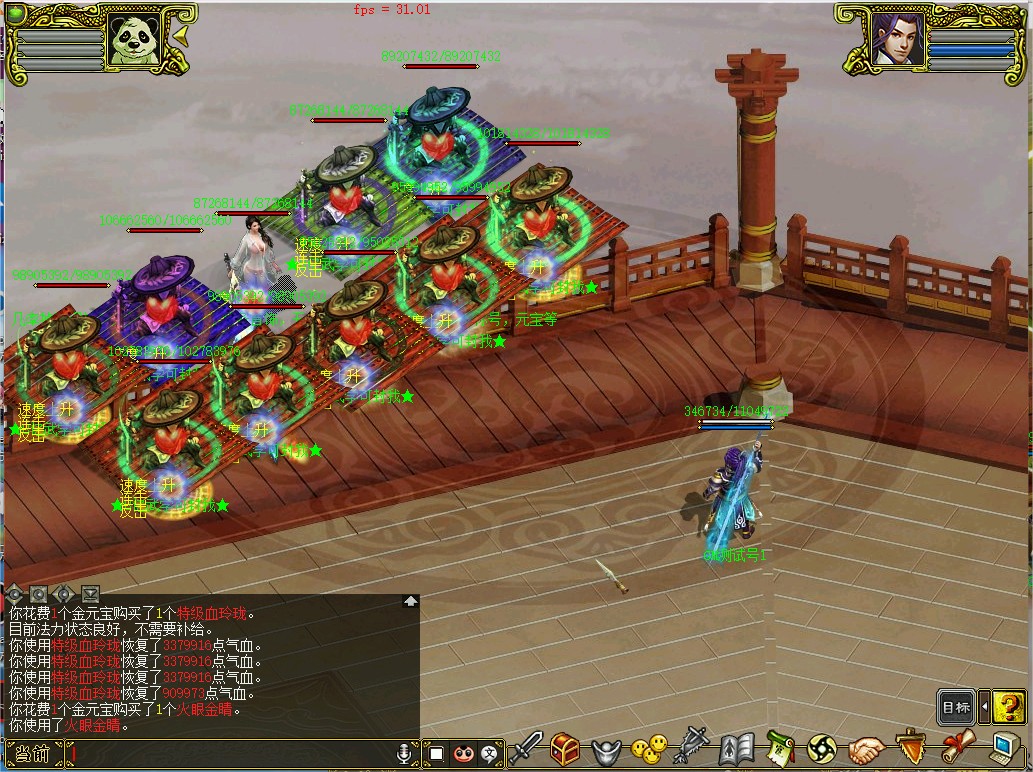1033x772 pixels.
Task: Open the orange pennant flag icon
Action: (909, 748)
